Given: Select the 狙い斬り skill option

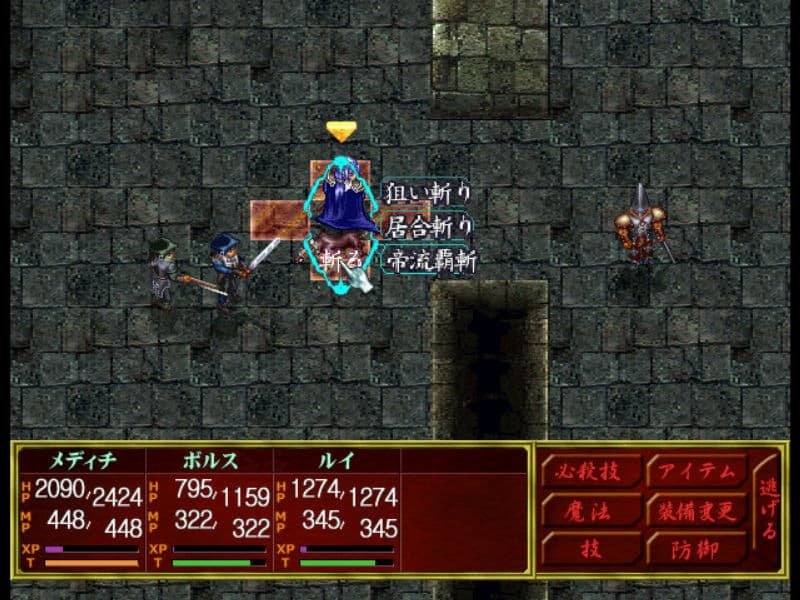Looking at the screenshot, I should pyautogui.click(x=428, y=194).
